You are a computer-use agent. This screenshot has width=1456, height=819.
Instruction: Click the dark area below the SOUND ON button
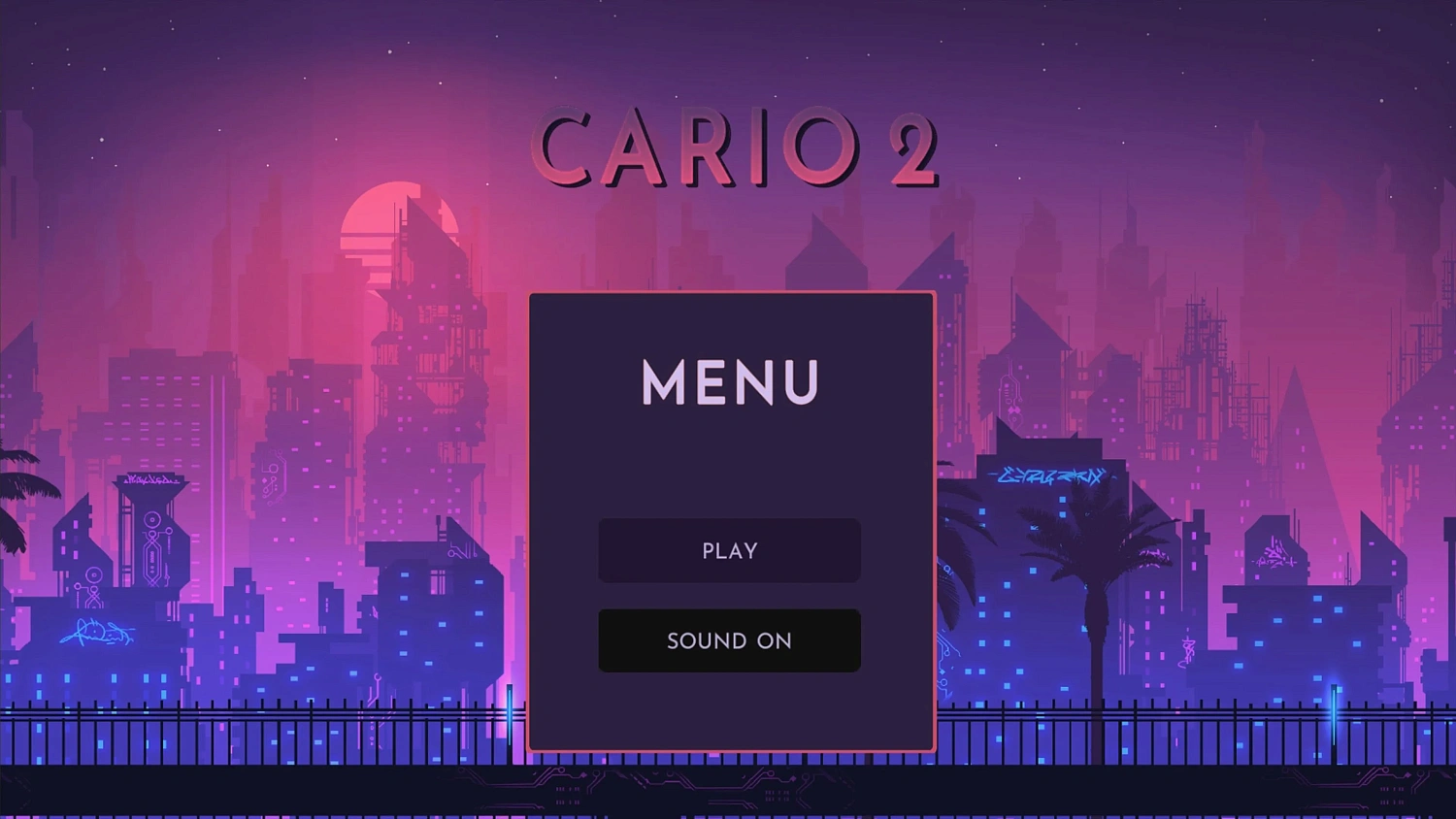(729, 708)
